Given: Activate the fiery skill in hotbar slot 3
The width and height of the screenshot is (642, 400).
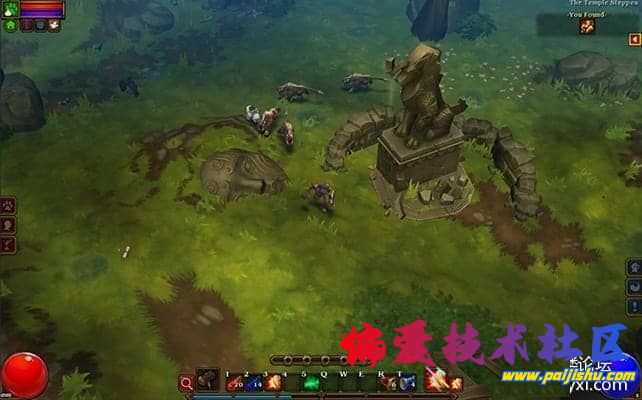Looking at the screenshot, I should [269, 382].
